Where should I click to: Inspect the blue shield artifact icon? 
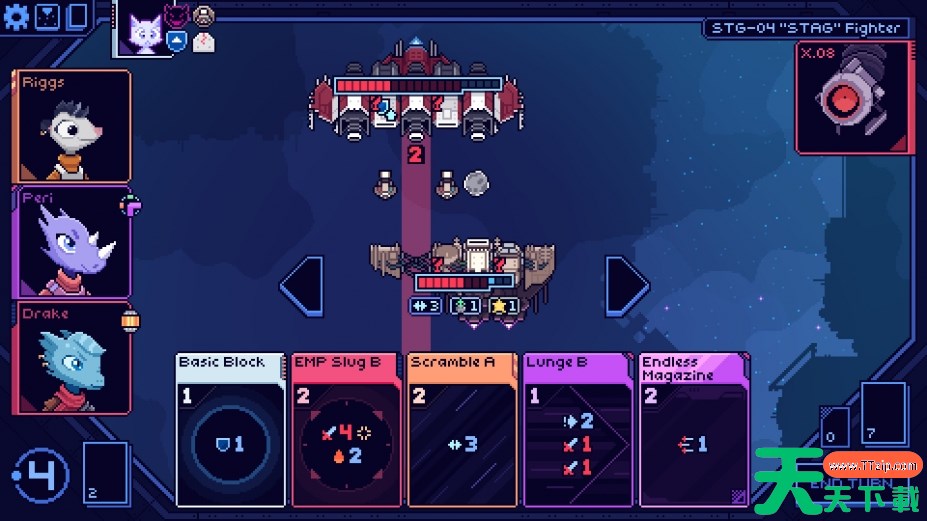click(x=176, y=40)
